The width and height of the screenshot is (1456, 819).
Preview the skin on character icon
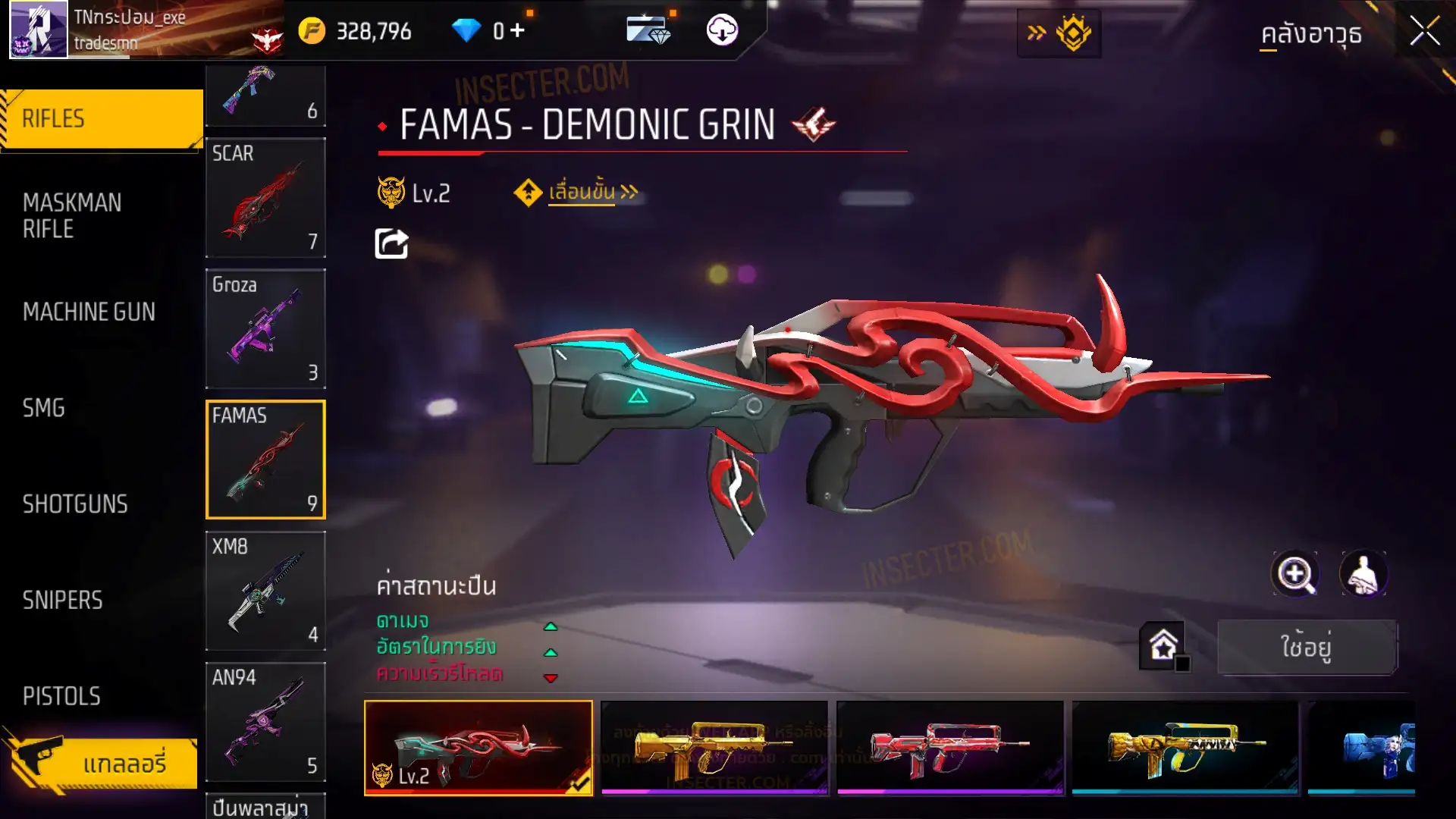[x=1363, y=574]
